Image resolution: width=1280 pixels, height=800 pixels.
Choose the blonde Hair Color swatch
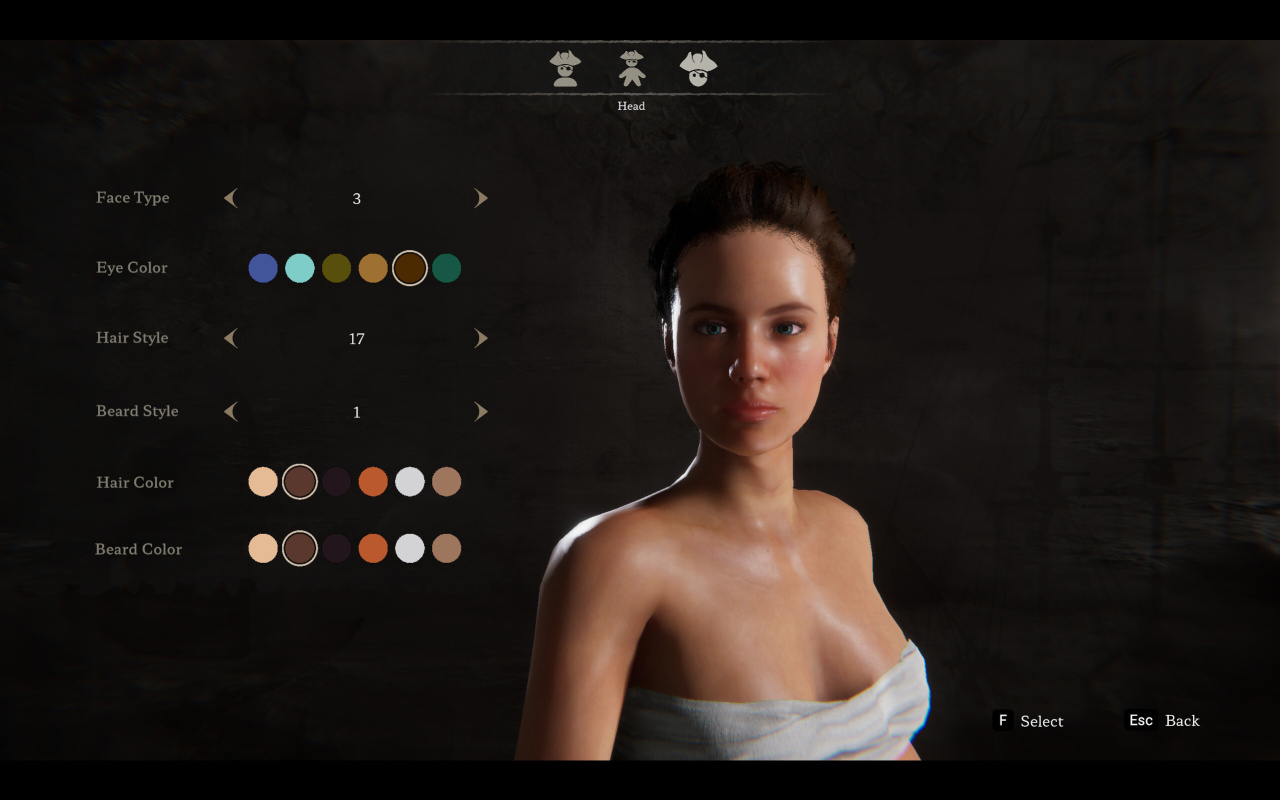[x=263, y=482]
